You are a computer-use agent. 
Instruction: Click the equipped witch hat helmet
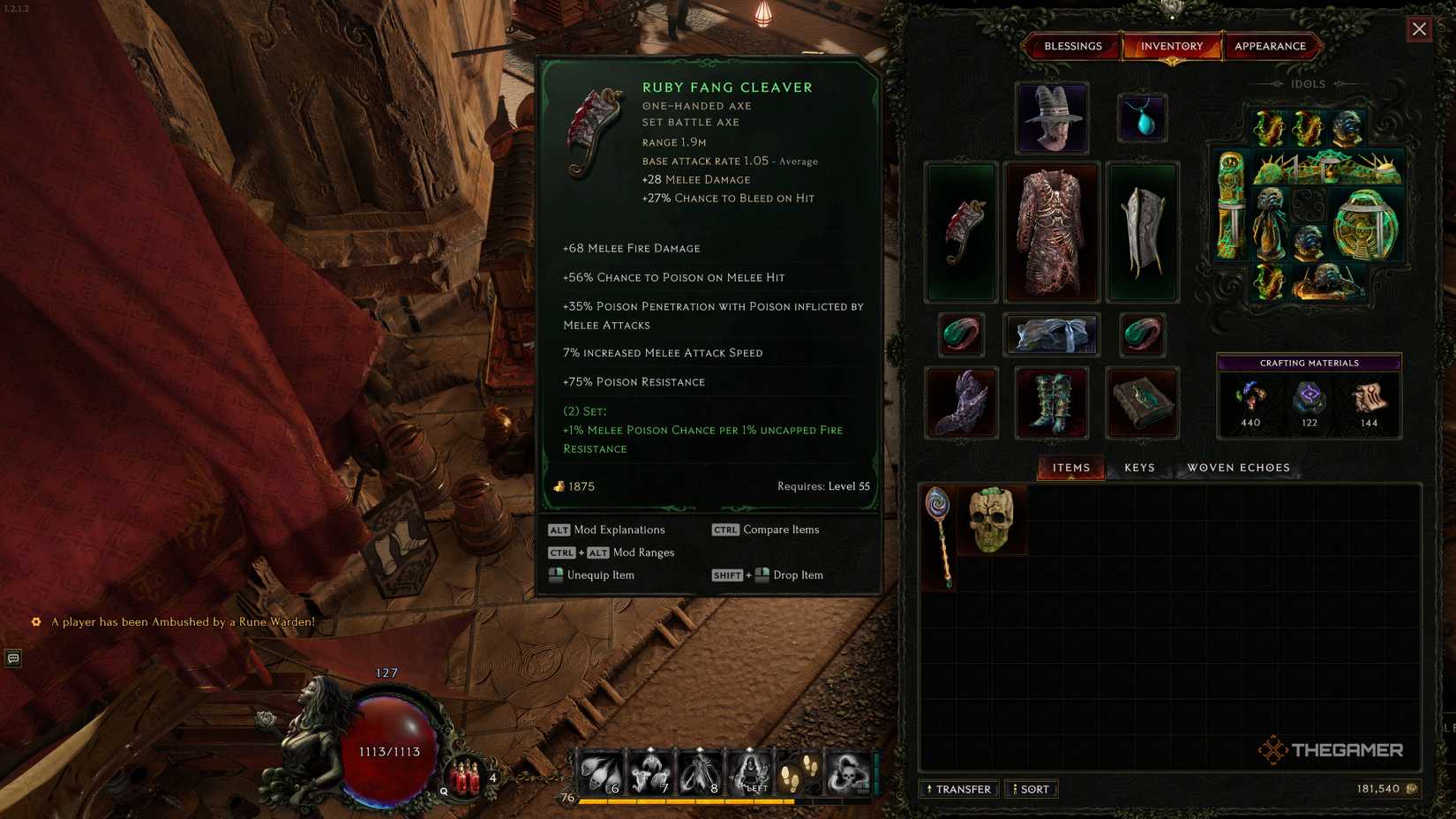pos(1051,117)
